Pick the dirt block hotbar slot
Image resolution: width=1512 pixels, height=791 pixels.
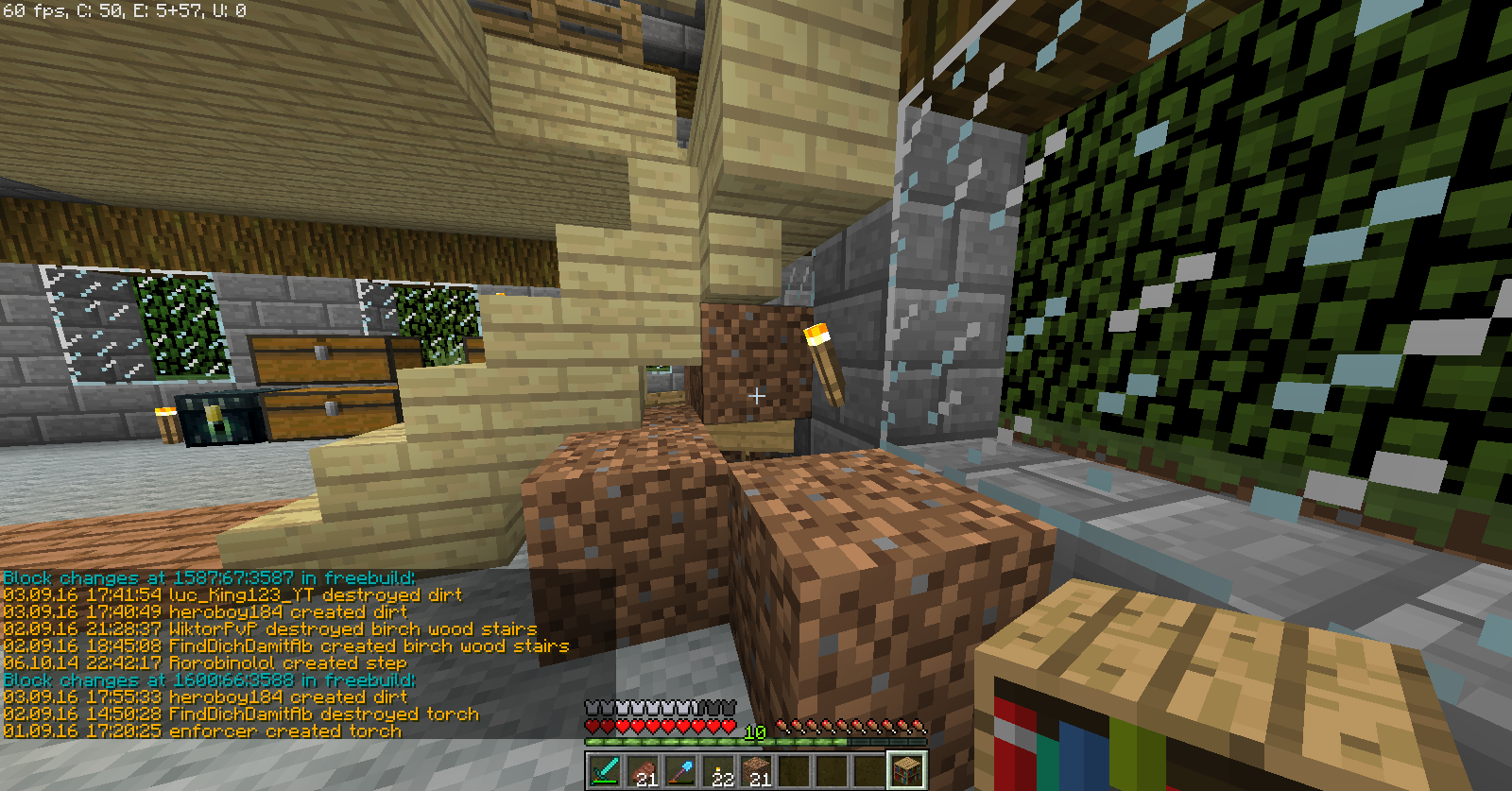point(757,770)
